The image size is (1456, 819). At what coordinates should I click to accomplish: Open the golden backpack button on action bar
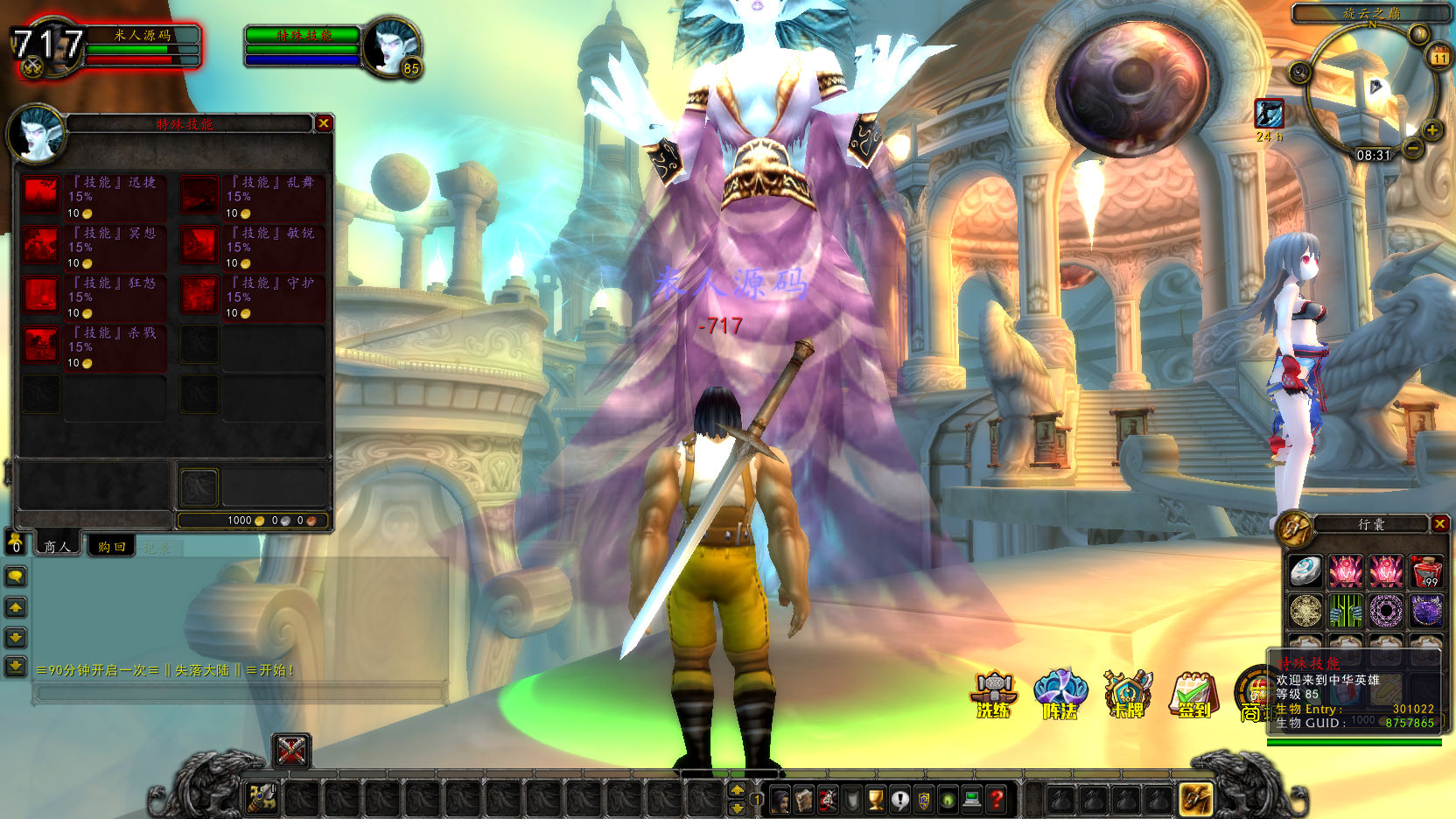click(1195, 799)
